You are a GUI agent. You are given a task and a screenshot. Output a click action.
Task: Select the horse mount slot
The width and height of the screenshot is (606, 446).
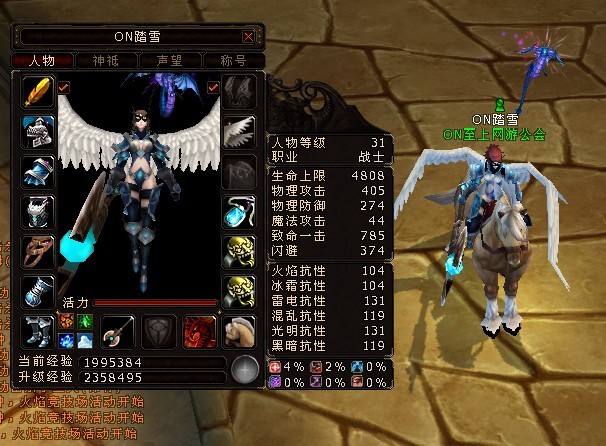click(239, 329)
